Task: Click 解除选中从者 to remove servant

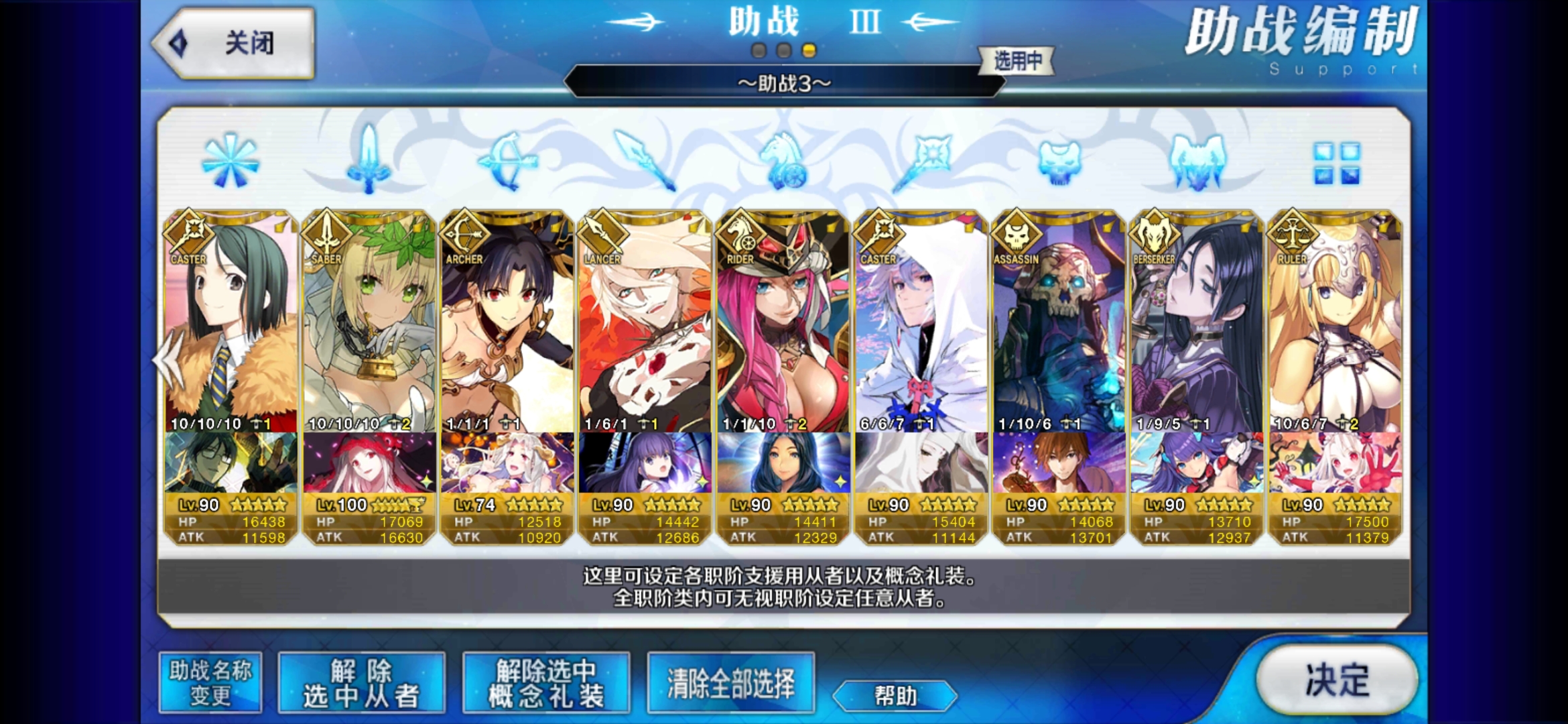Action: (362, 683)
